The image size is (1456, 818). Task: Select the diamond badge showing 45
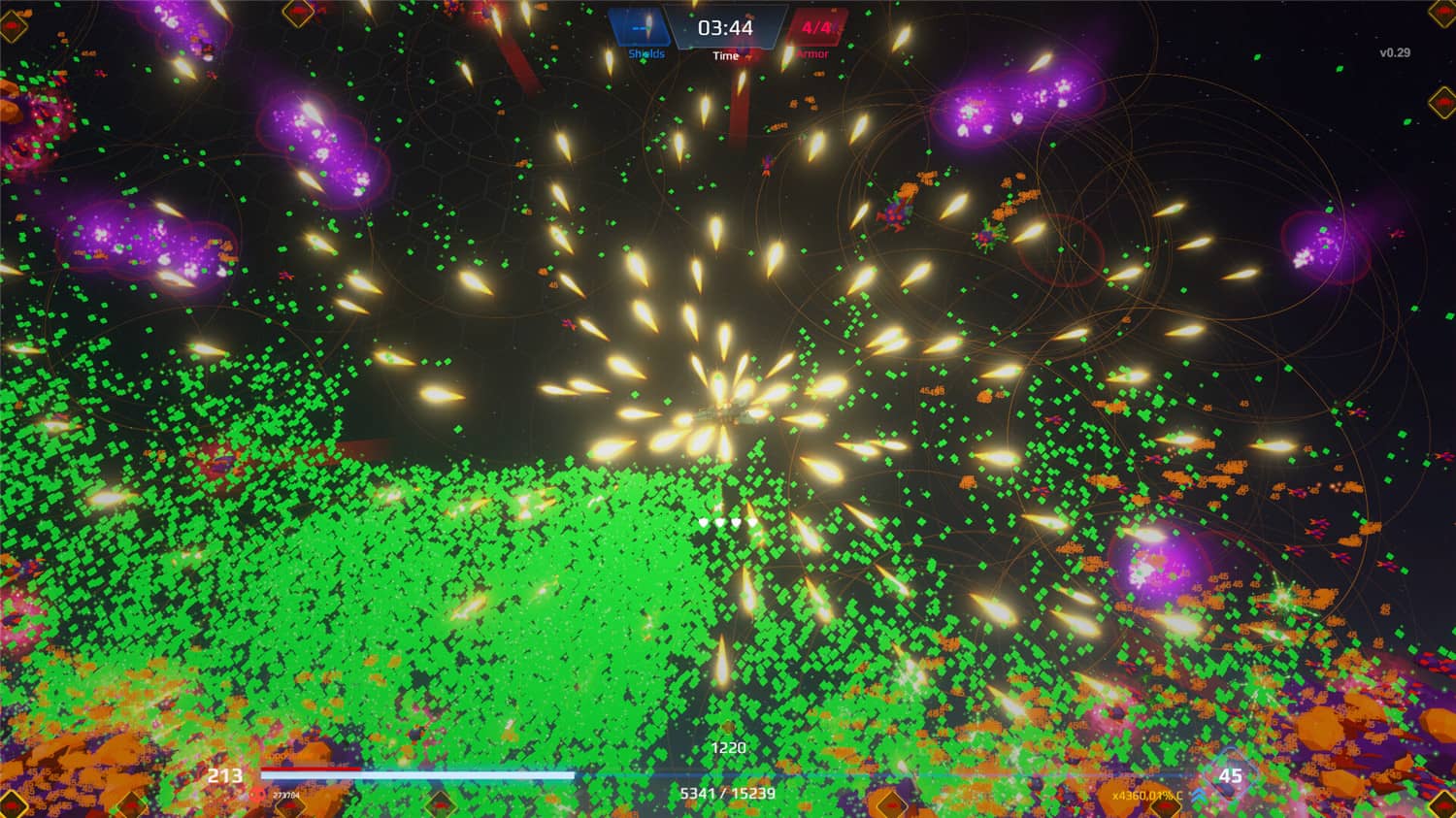[1233, 776]
